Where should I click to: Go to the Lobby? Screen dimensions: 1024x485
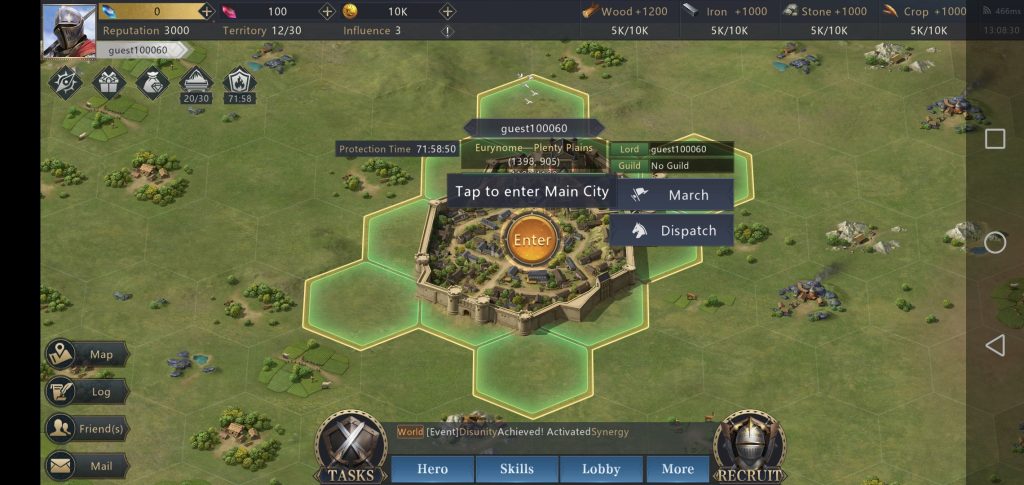(600, 469)
